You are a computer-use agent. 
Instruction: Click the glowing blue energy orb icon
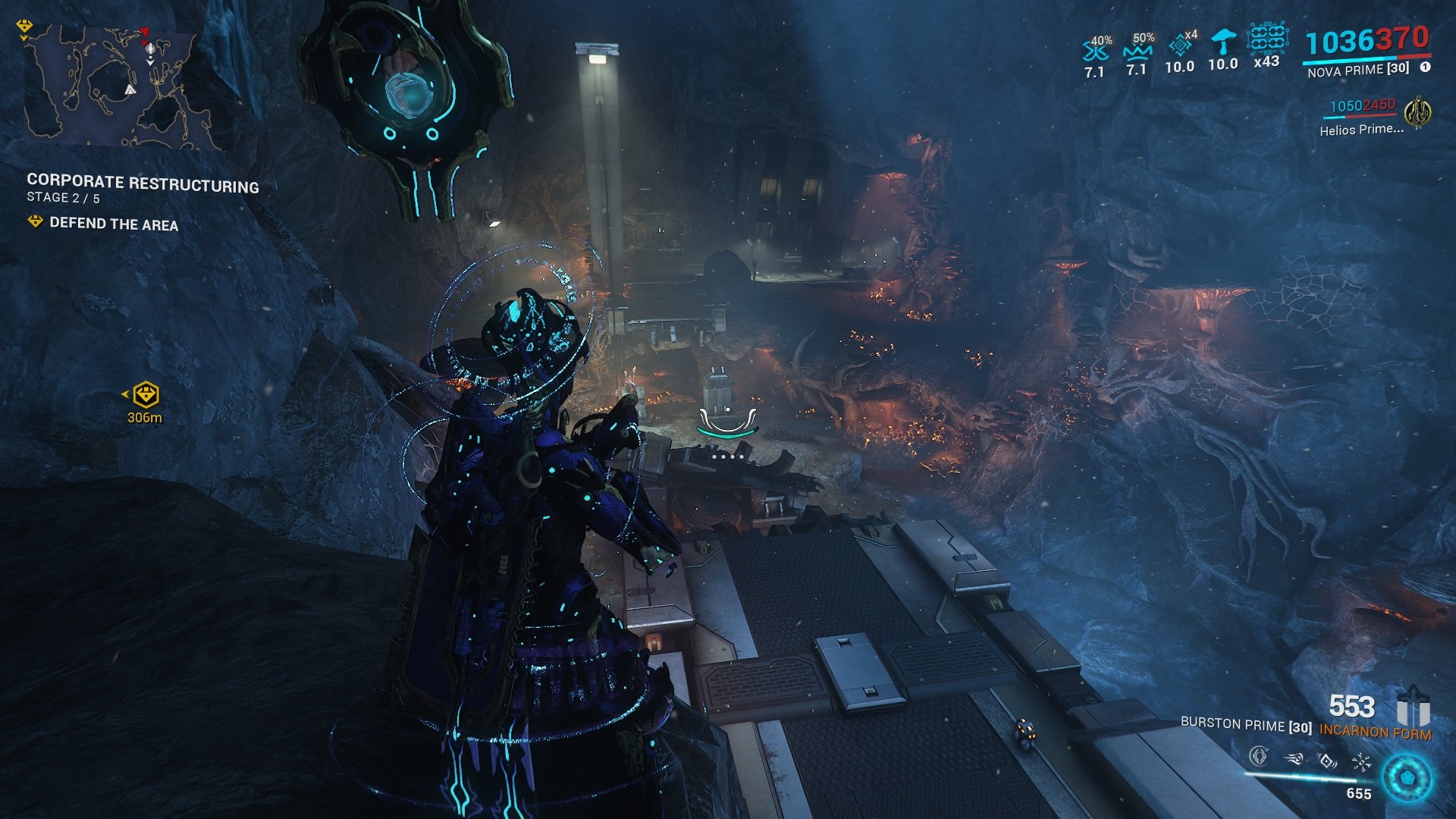(x=1407, y=777)
